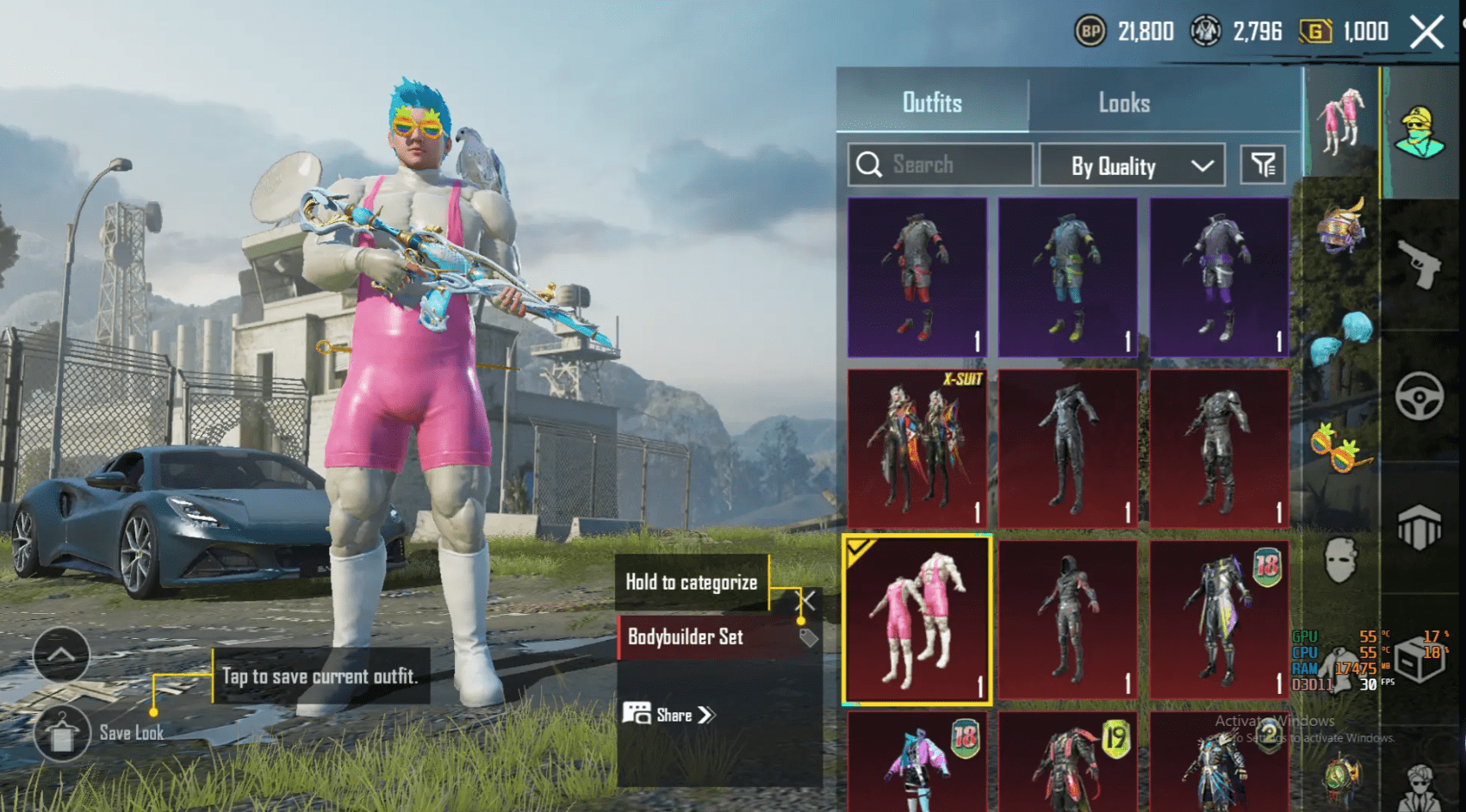1466x812 pixels.
Task: Switch to the Looks tab
Action: tap(1125, 102)
